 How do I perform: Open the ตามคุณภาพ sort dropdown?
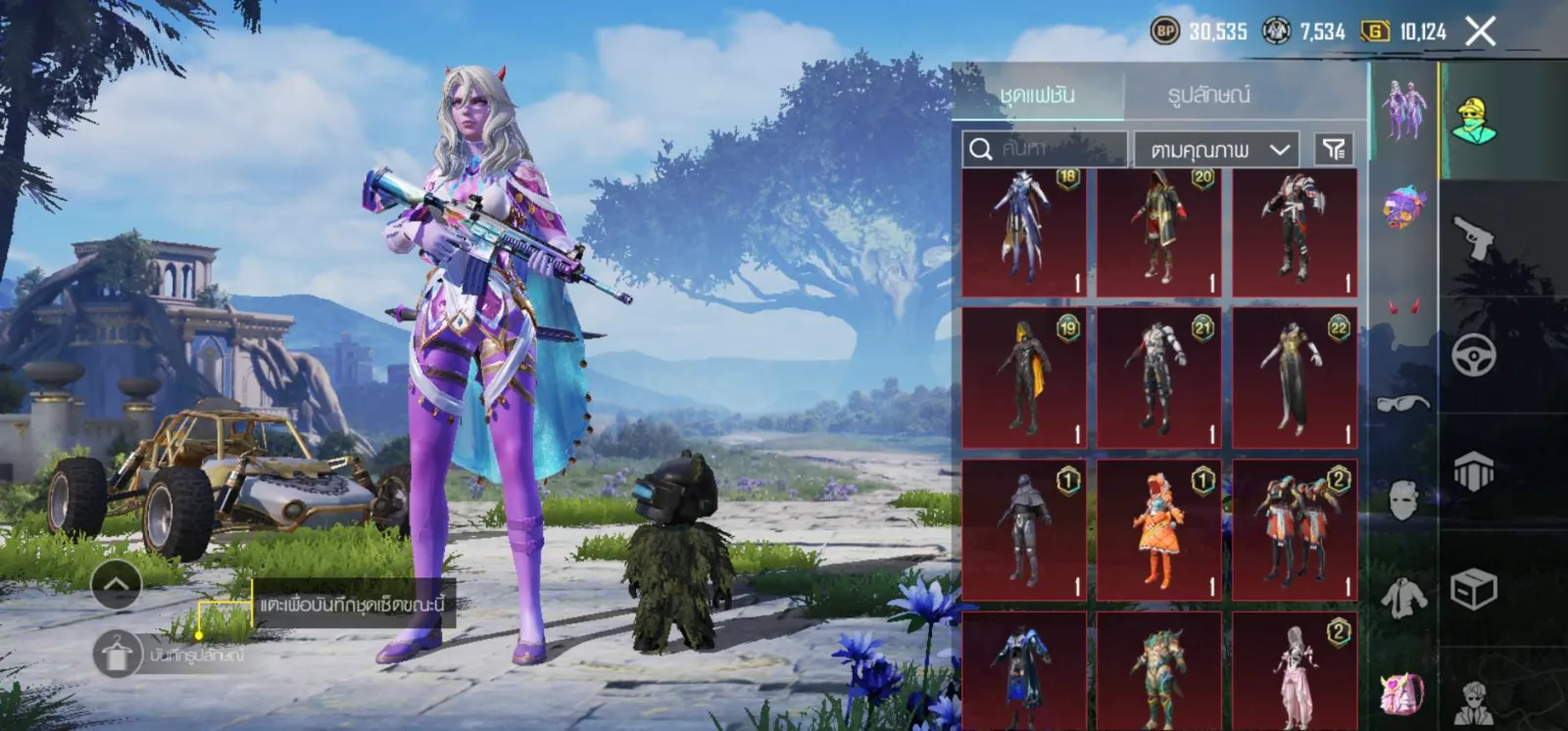1216,150
